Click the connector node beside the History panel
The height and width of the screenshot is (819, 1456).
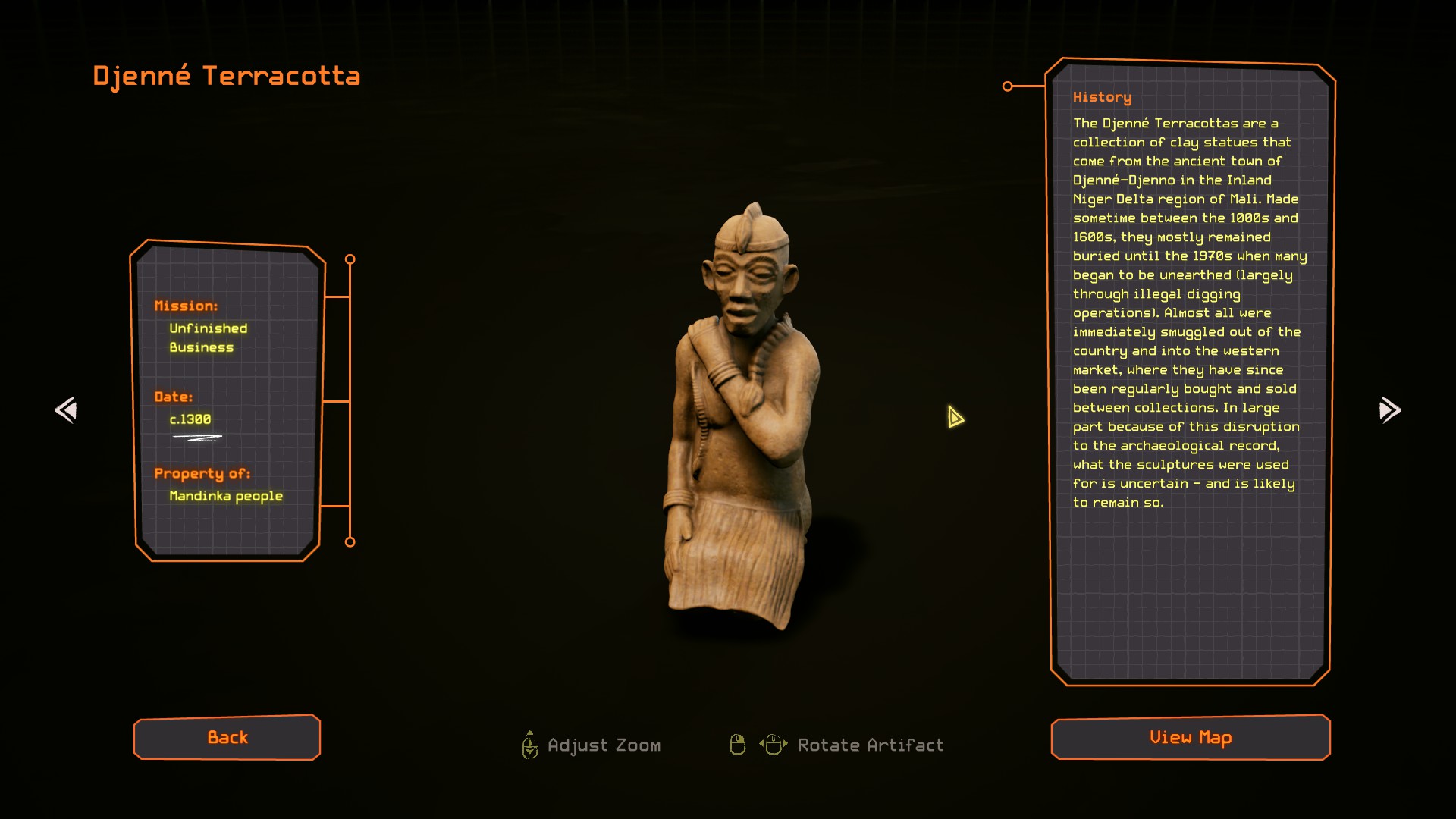pos(1008,86)
